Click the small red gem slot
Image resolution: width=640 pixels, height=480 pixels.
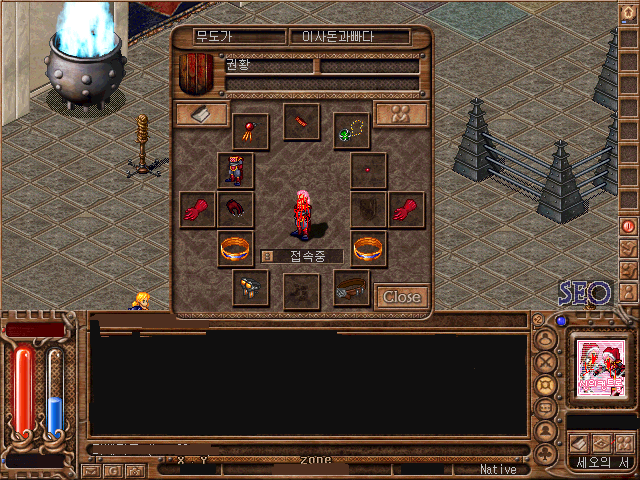(368, 170)
